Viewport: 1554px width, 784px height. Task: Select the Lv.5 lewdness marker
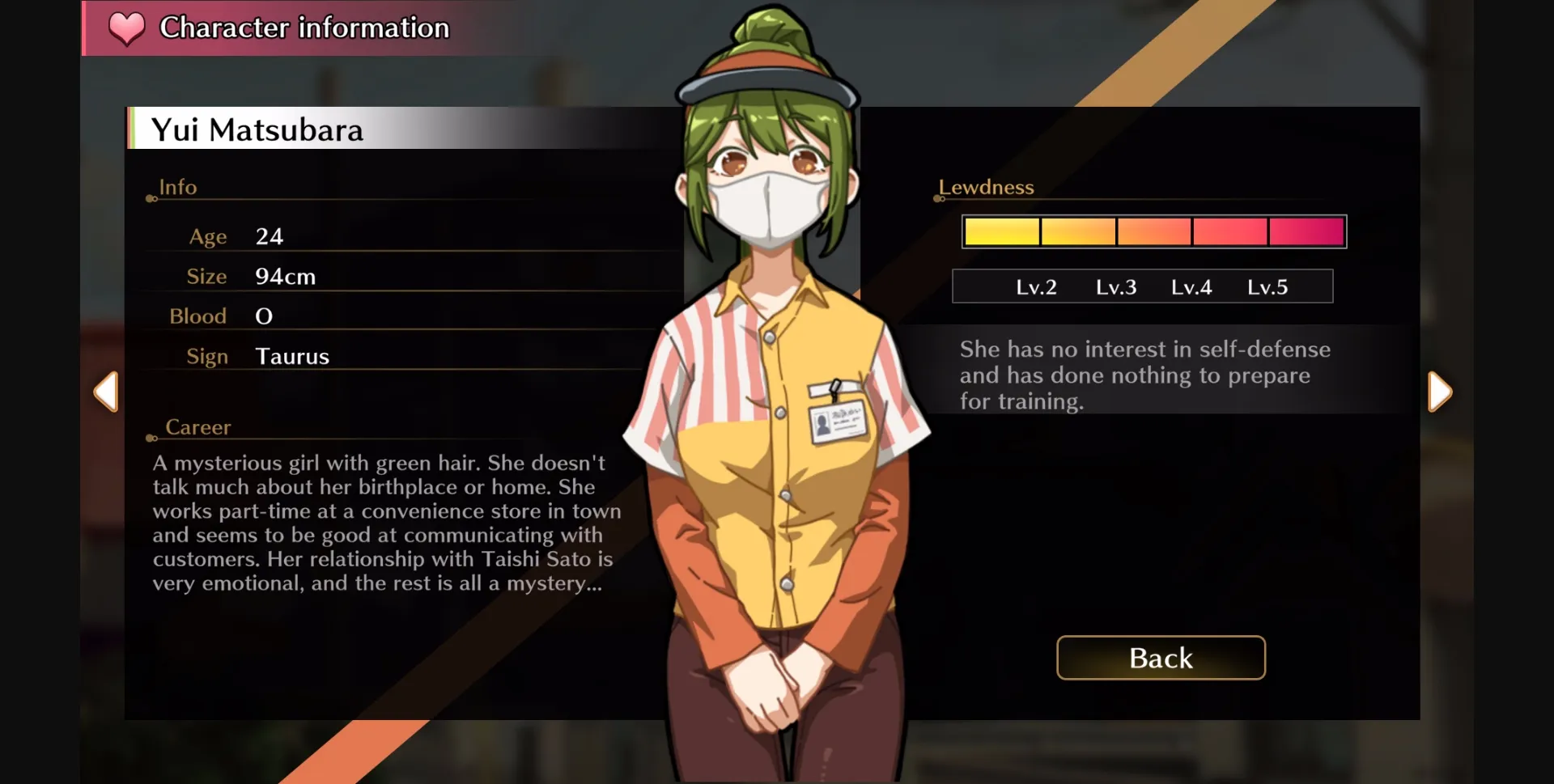point(1267,286)
